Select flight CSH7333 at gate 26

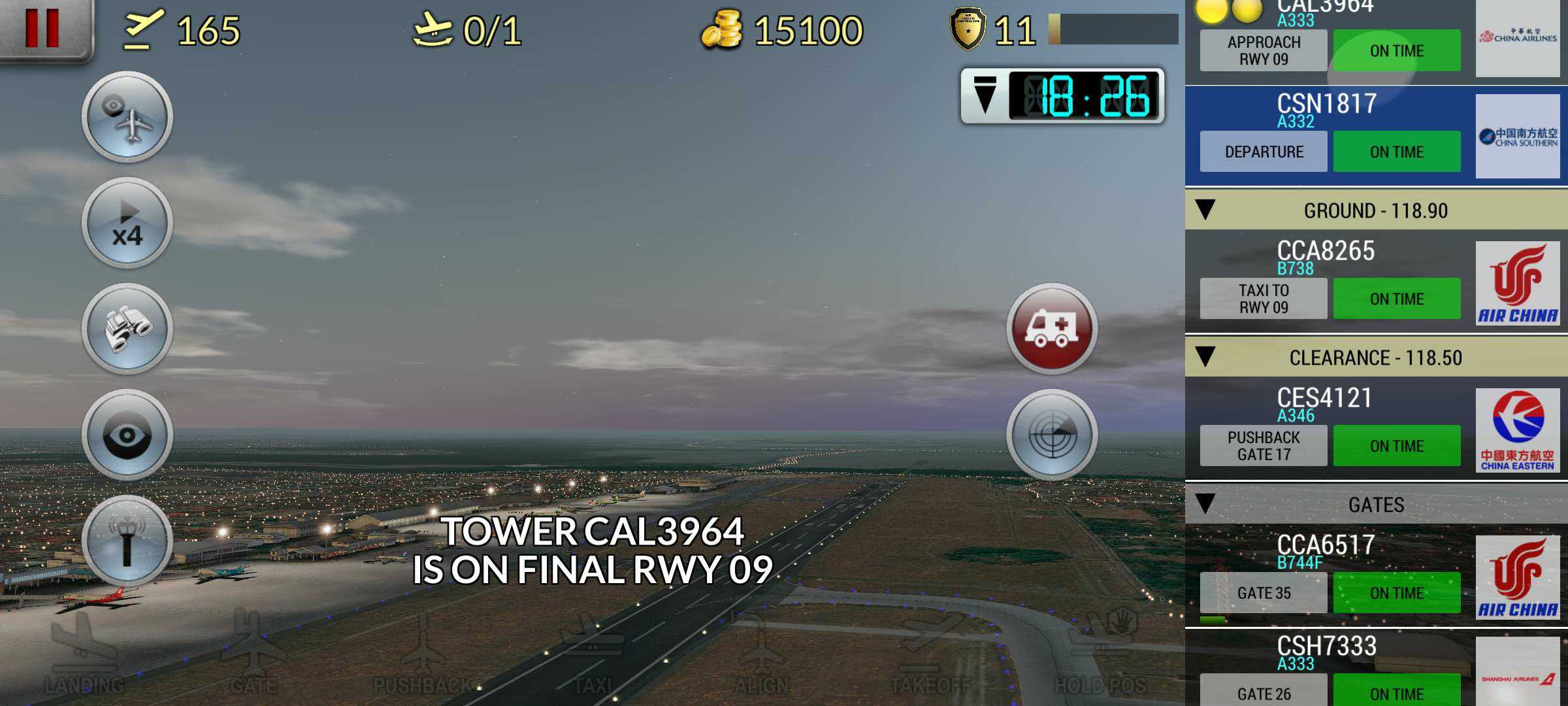point(1326,670)
